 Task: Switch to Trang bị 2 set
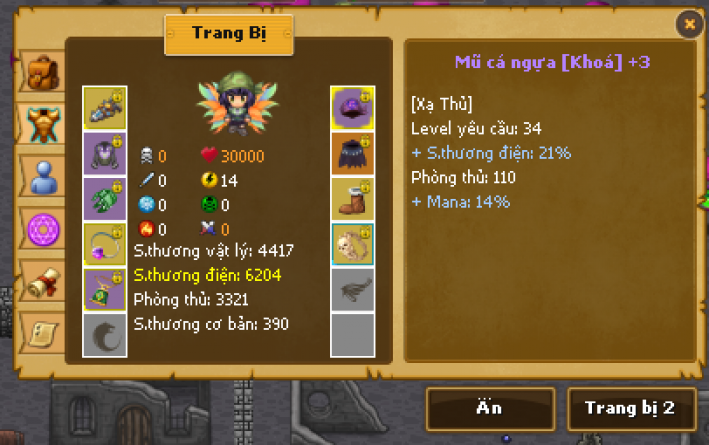(629, 409)
